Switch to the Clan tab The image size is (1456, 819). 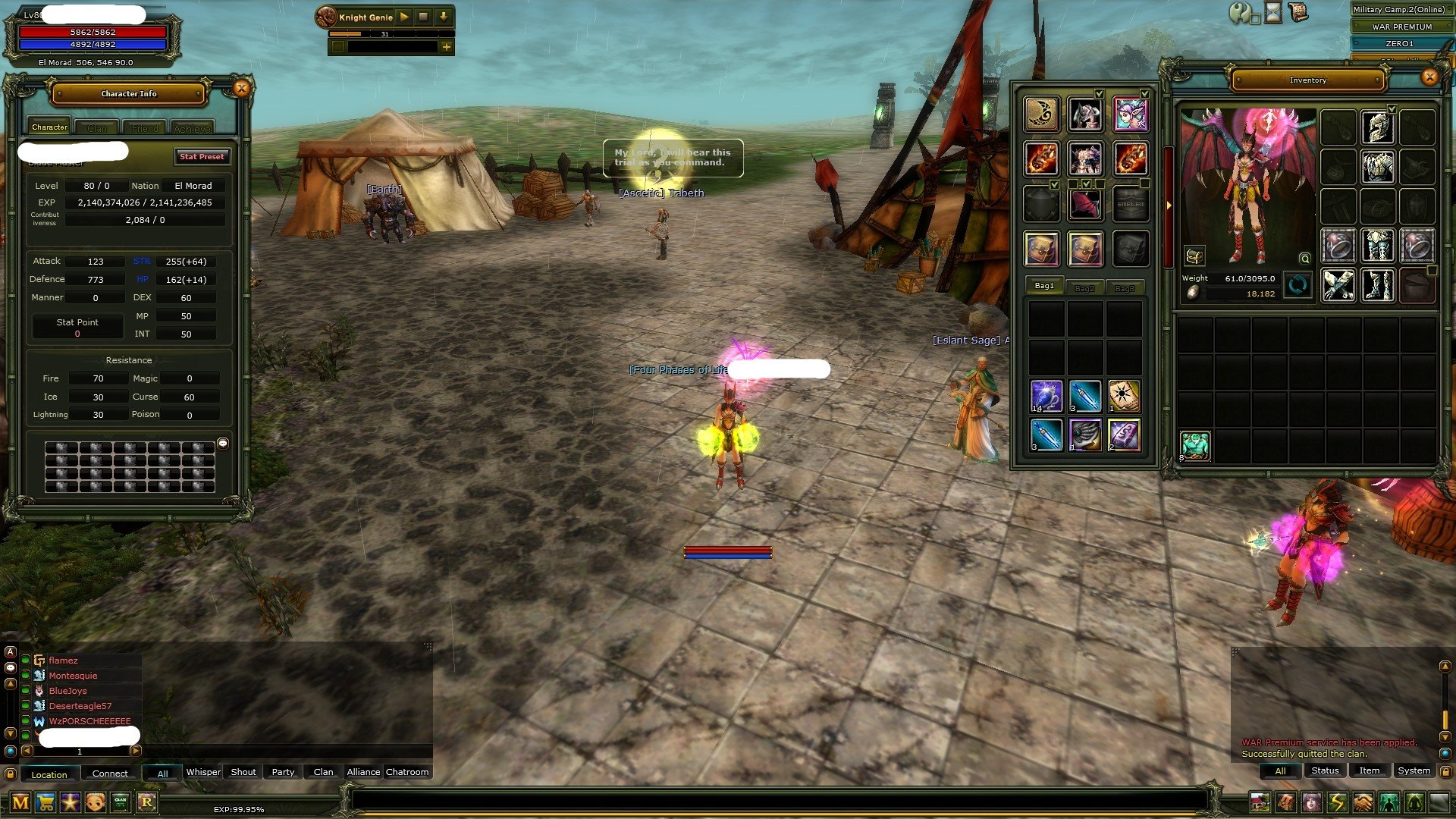tap(97, 128)
